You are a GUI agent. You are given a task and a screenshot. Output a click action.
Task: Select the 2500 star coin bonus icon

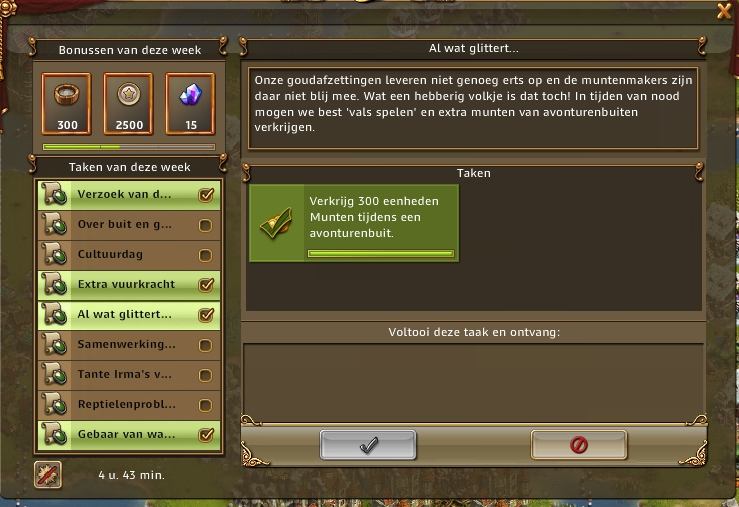pos(129,97)
